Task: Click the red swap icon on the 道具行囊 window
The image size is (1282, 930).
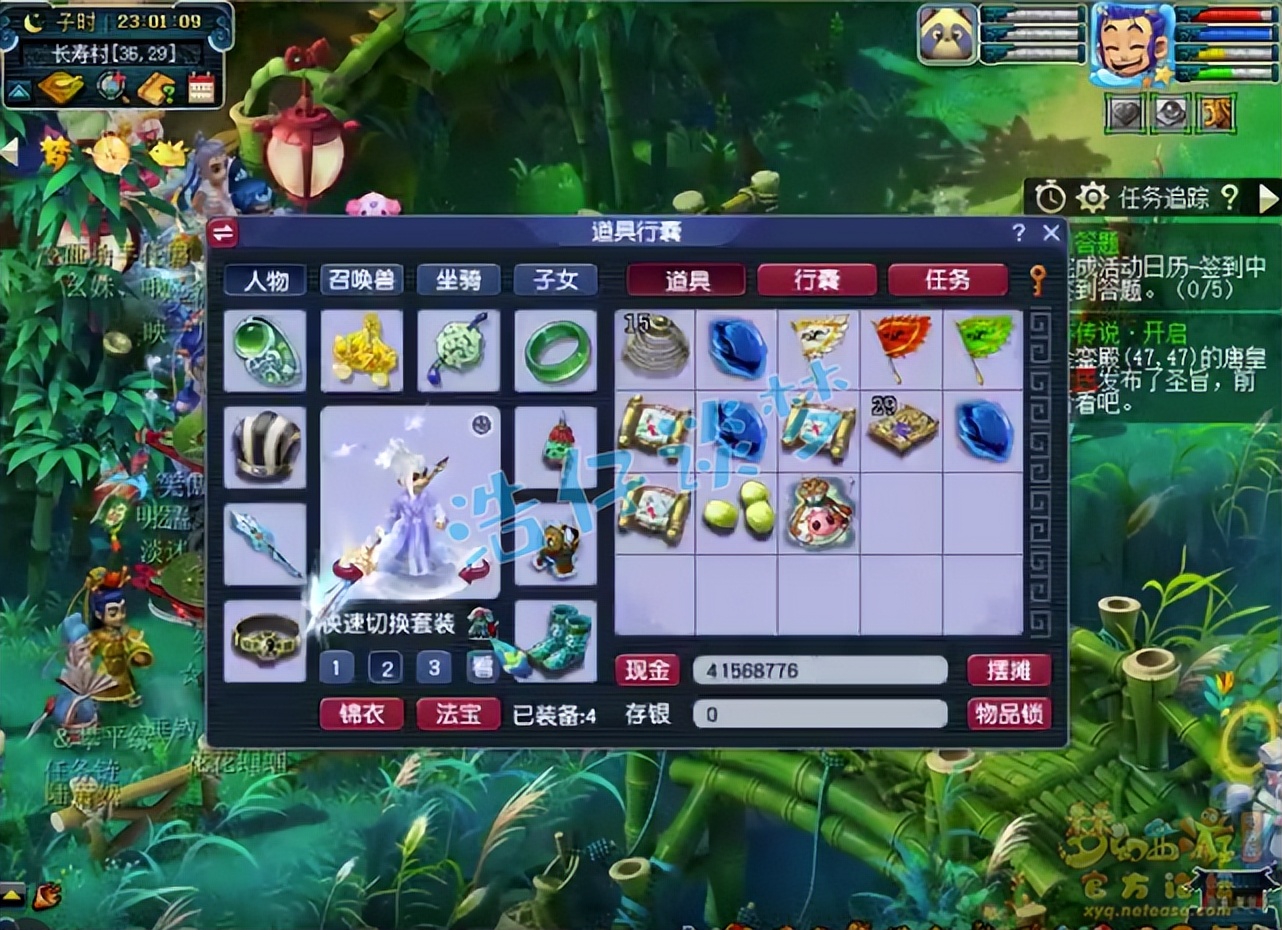Action: 224,234
